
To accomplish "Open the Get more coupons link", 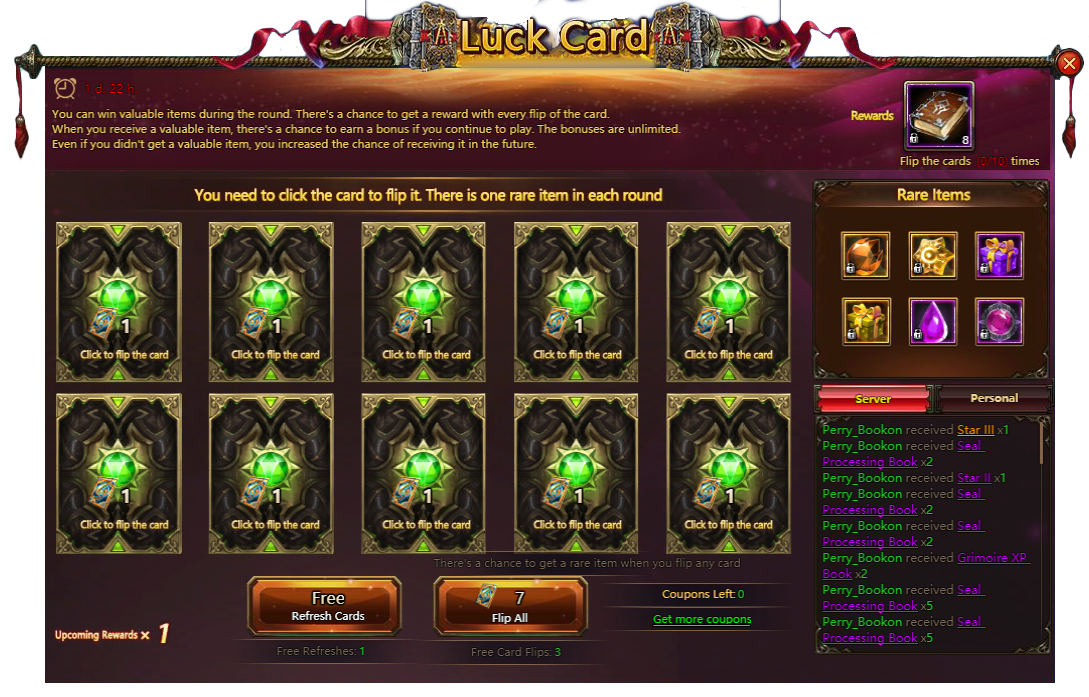I will [x=702, y=620].
